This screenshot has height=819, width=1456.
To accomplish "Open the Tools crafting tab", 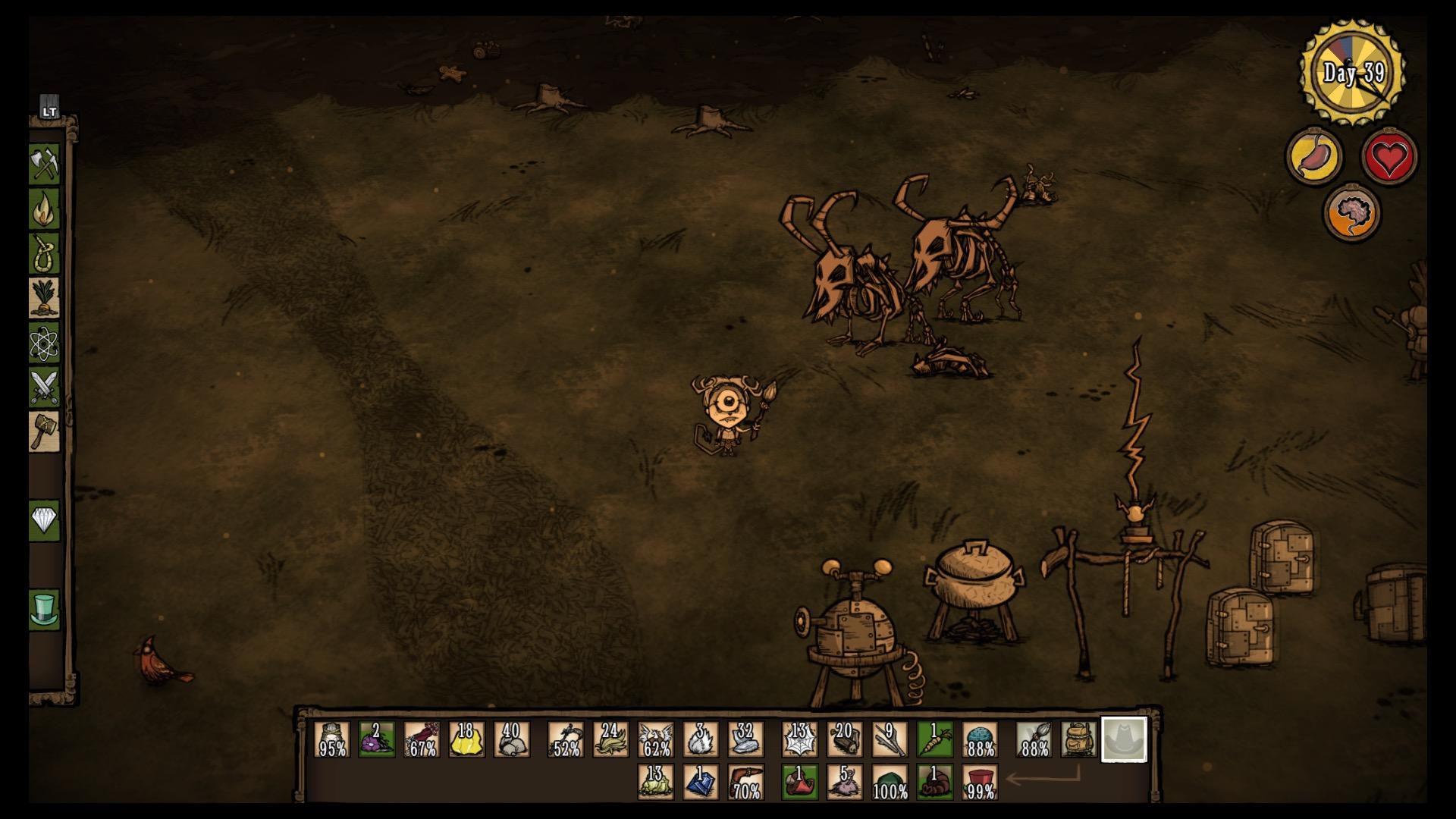I will pyautogui.click(x=44, y=163).
